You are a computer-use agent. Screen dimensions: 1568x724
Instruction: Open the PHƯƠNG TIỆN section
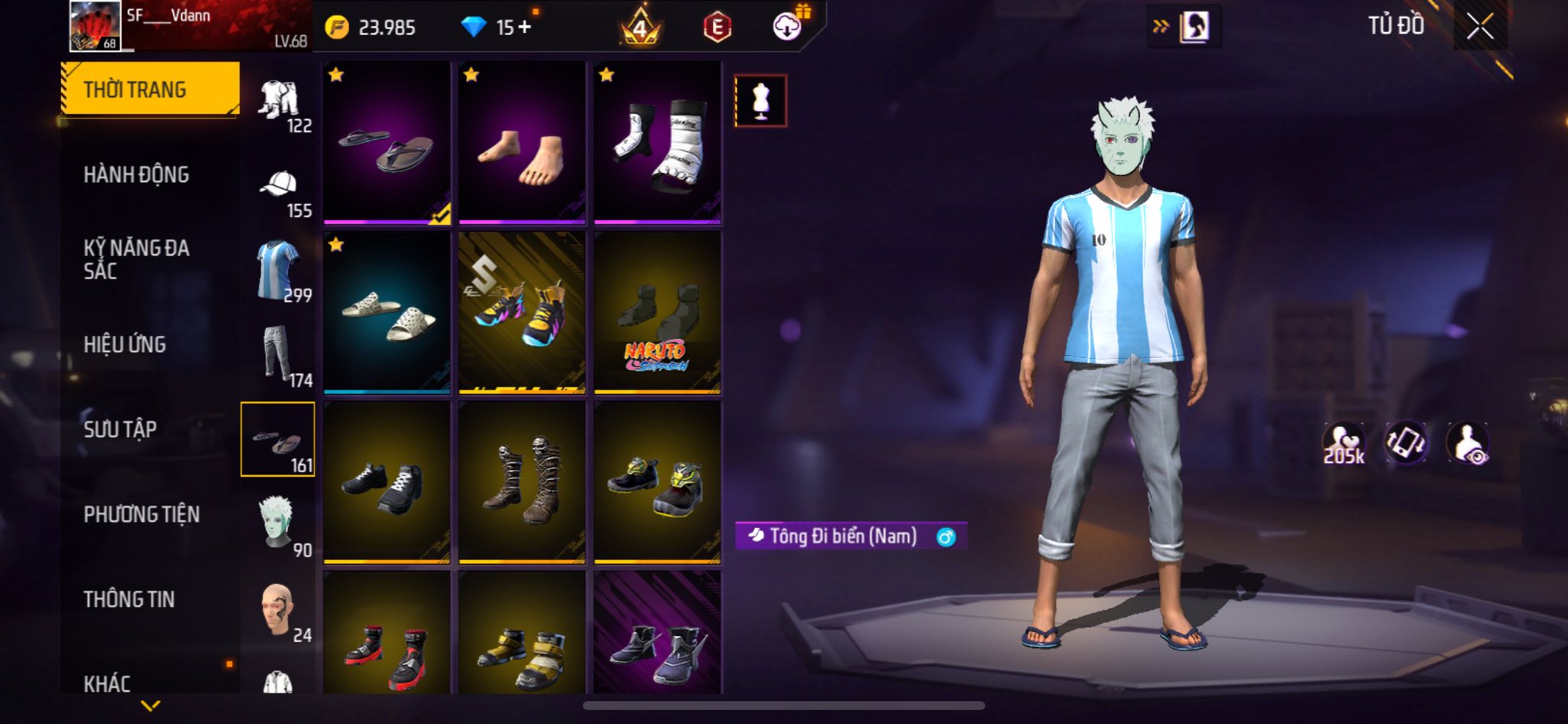click(x=142, y=514)
